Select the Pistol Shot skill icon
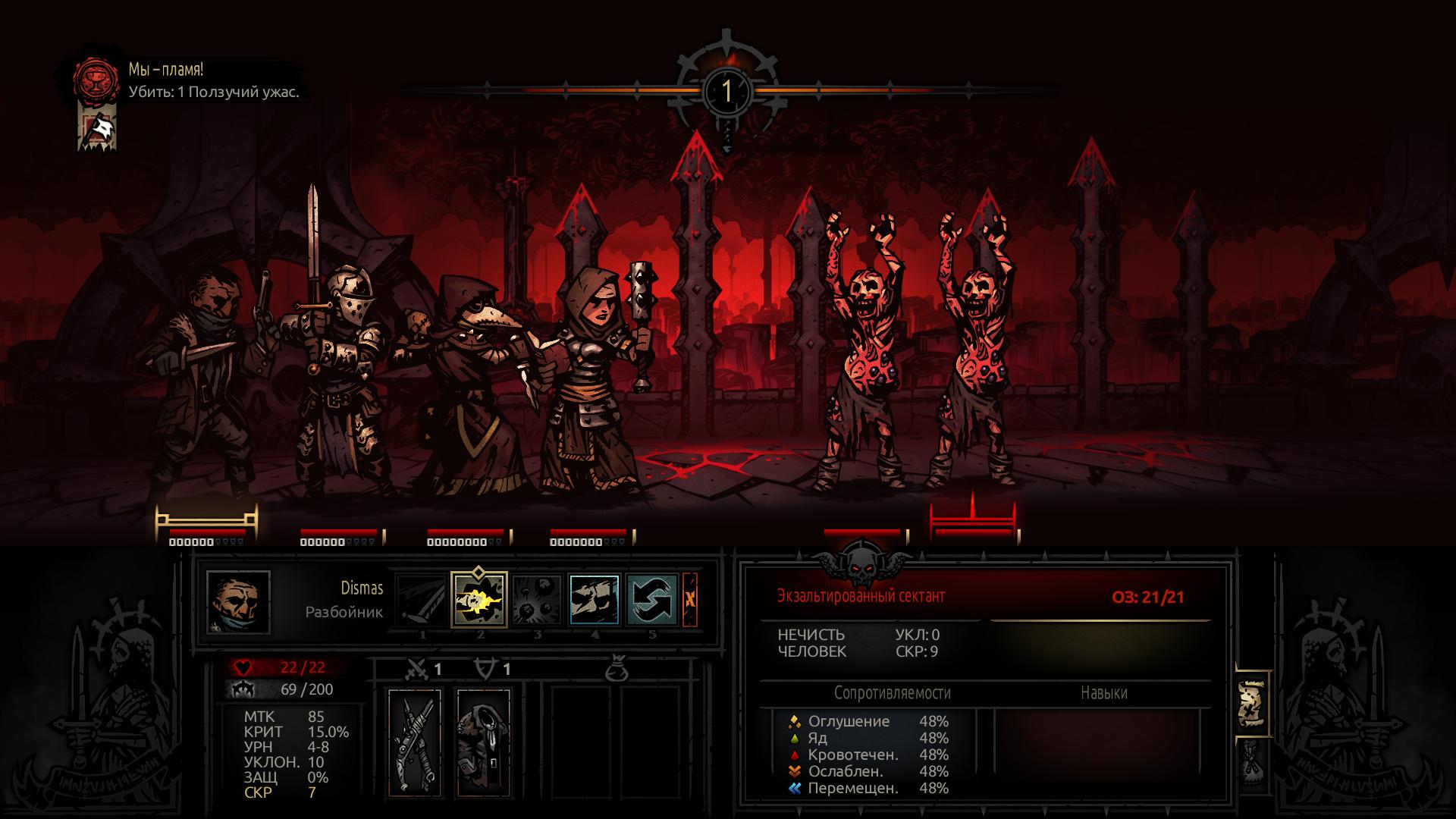 click(479, 599)
